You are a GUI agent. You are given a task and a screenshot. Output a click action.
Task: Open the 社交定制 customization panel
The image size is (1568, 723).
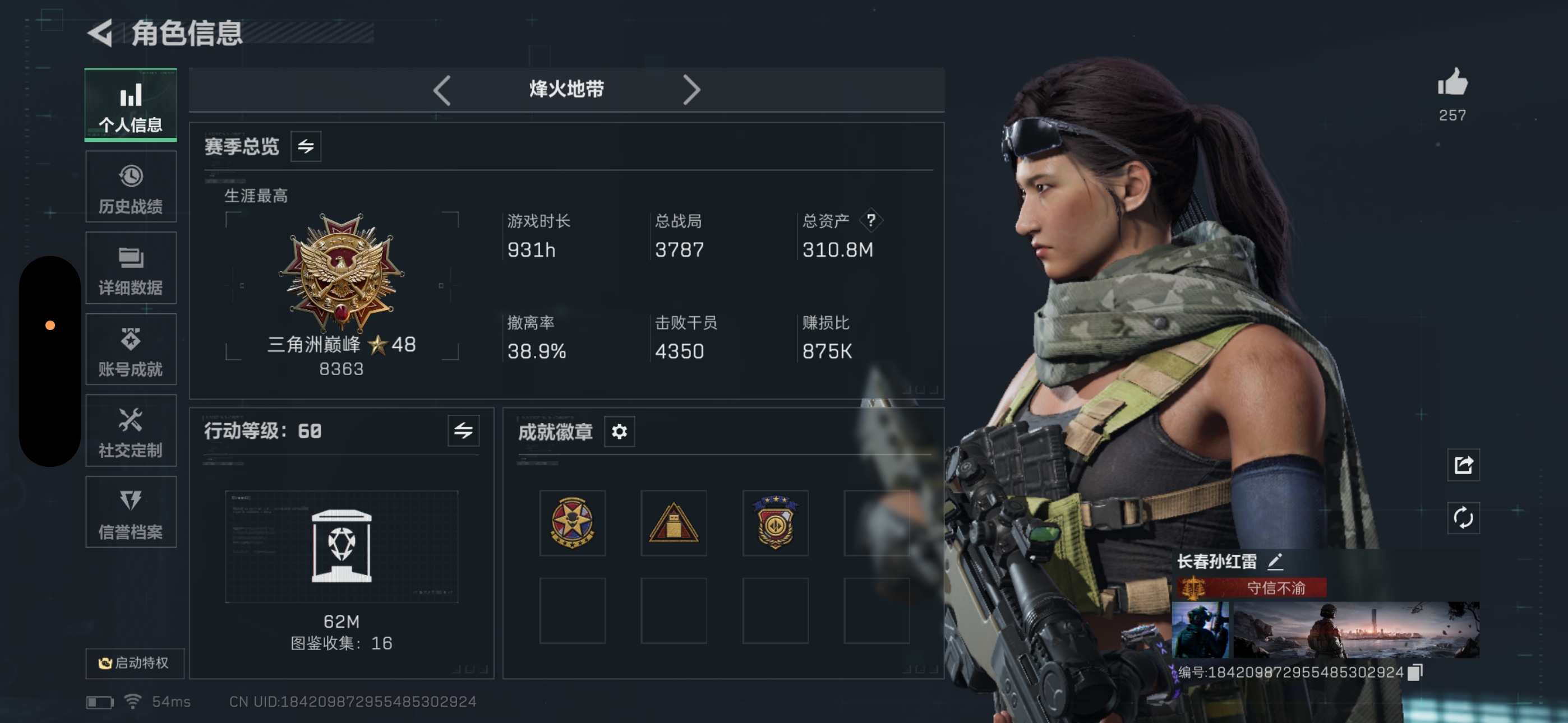(130, 431)
